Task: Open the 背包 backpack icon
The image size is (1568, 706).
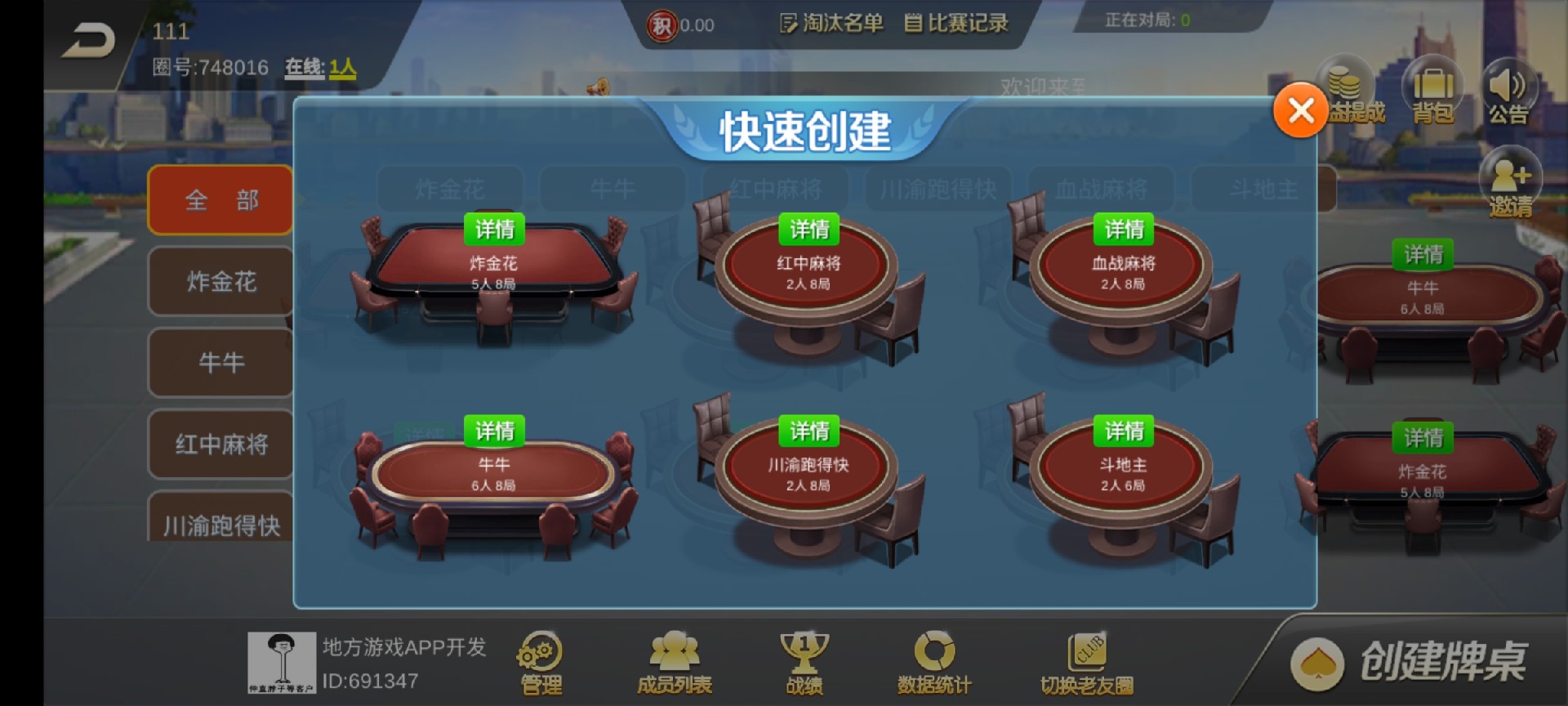Action: 1433,92
